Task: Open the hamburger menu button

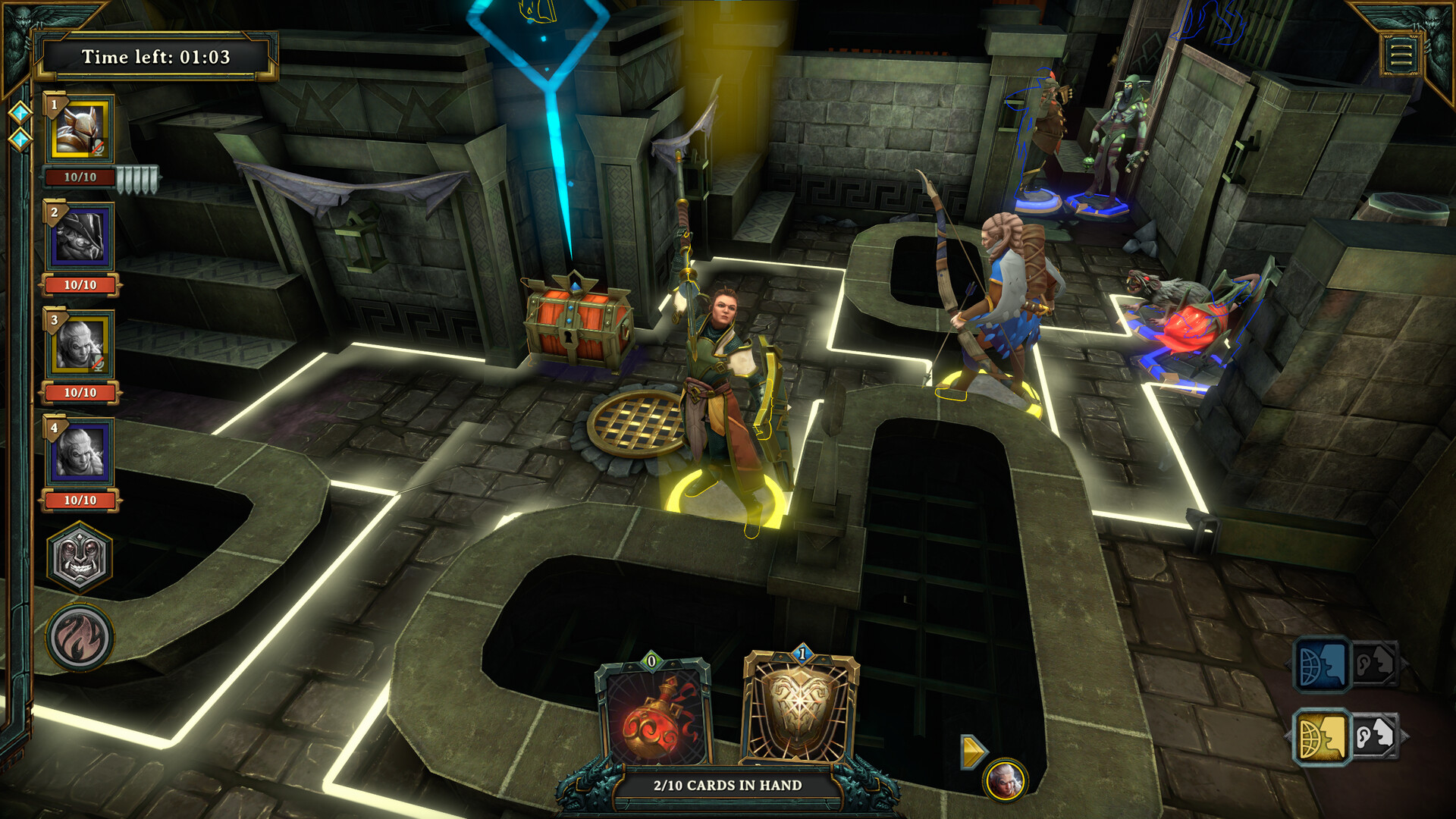Action: (1400, 55)
